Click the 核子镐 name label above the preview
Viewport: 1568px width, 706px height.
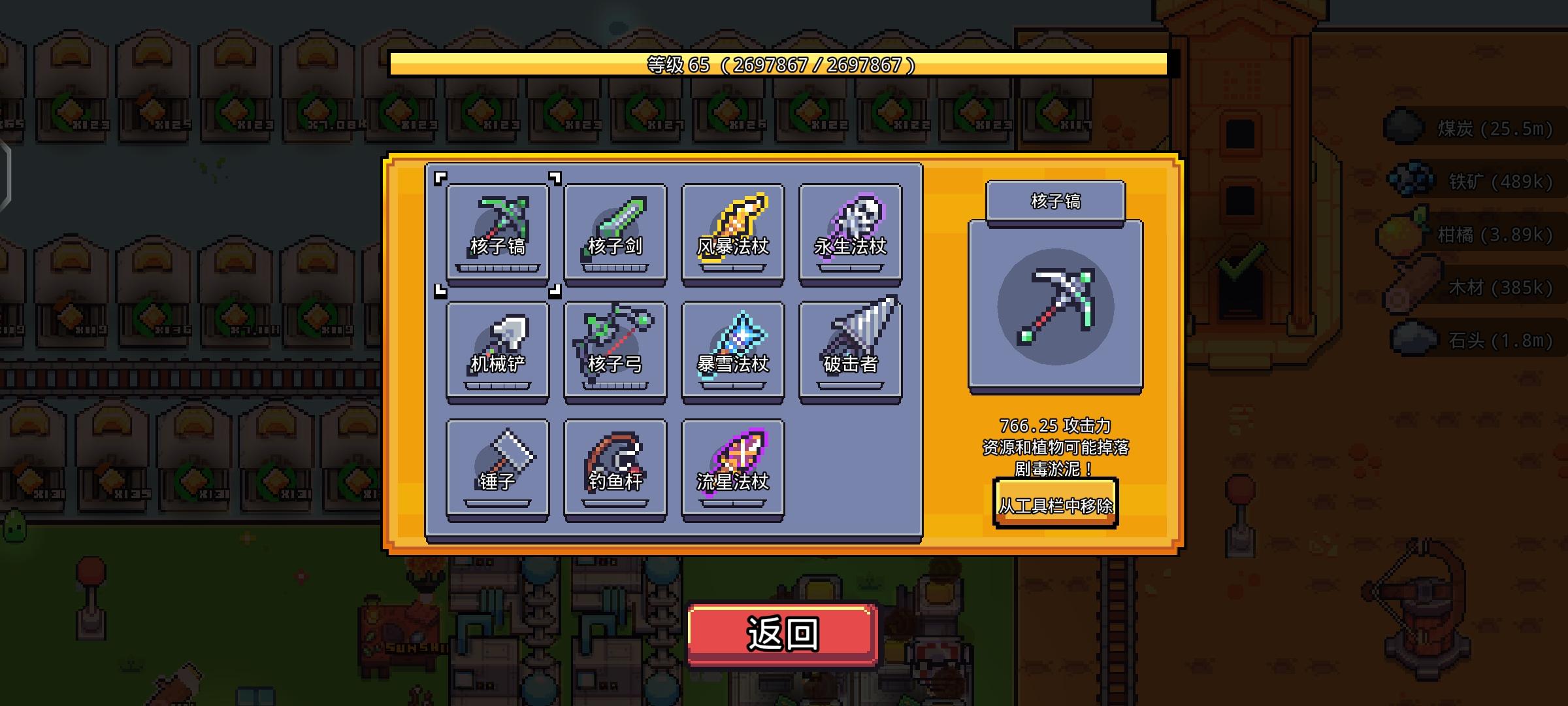1055,202
